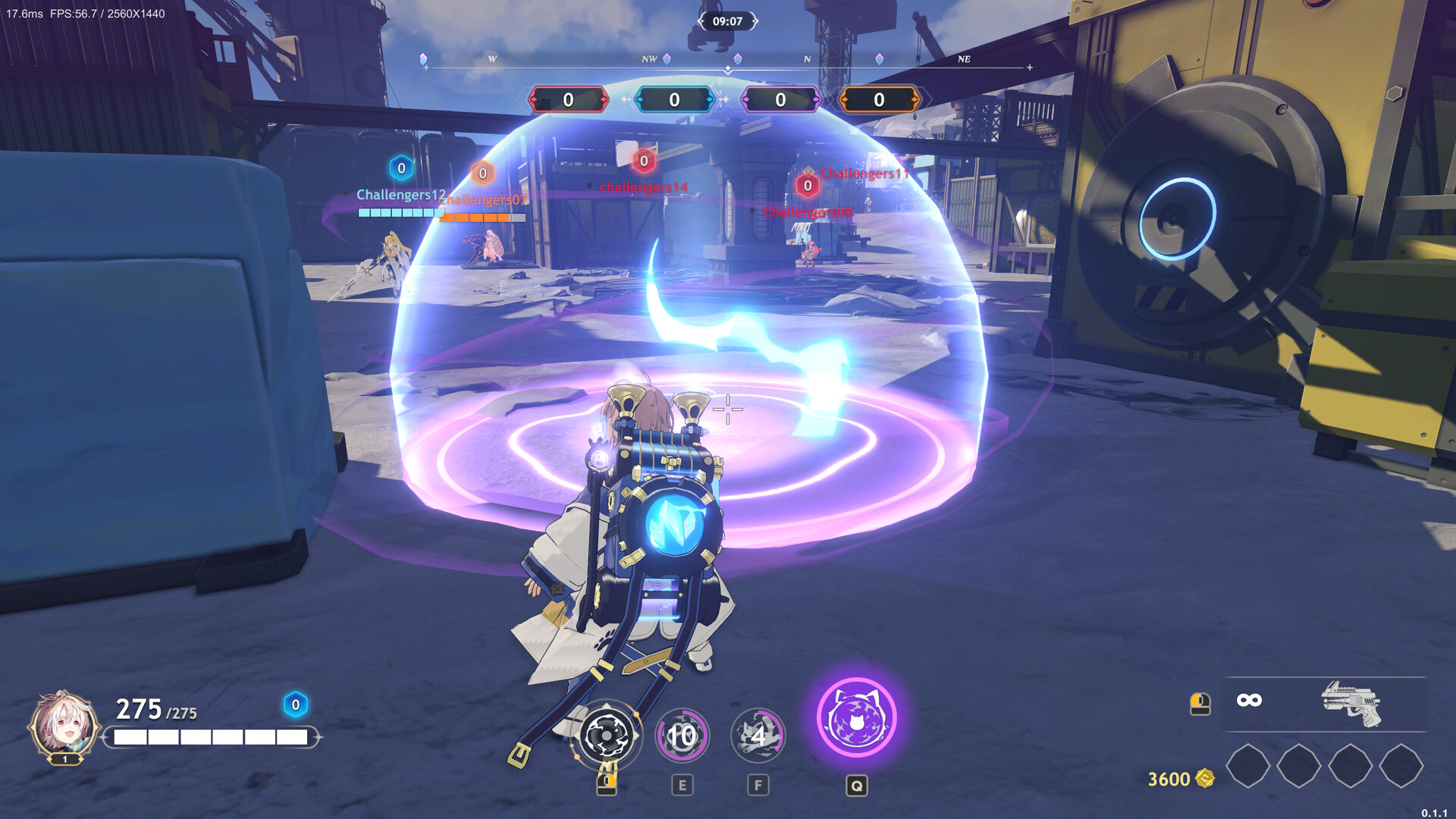1456x819 pixels.
Task: Select the orange team score counter
Action: pos(878,99)
